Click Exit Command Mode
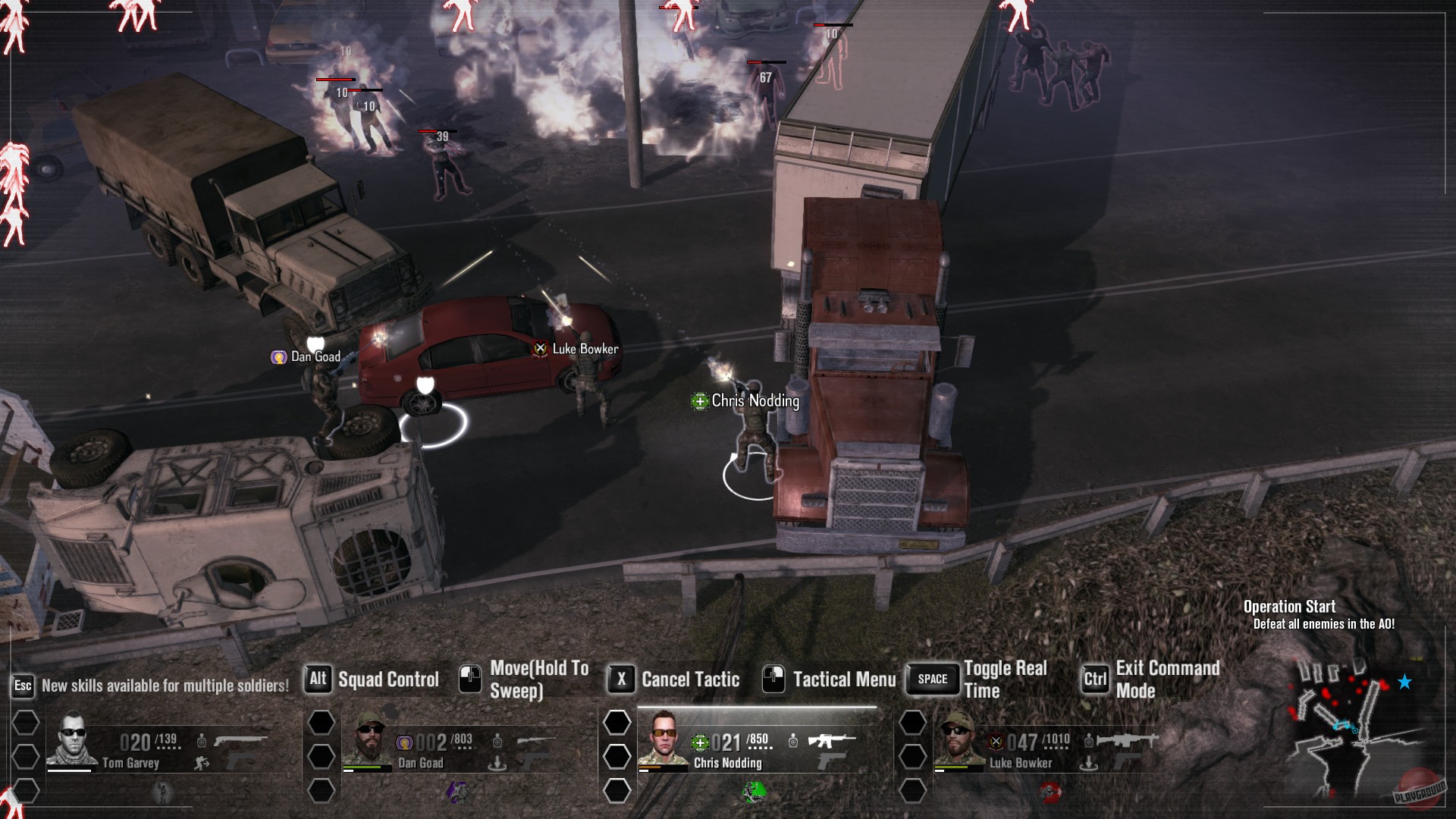Screen dimensions: 1456x819 1168,677
